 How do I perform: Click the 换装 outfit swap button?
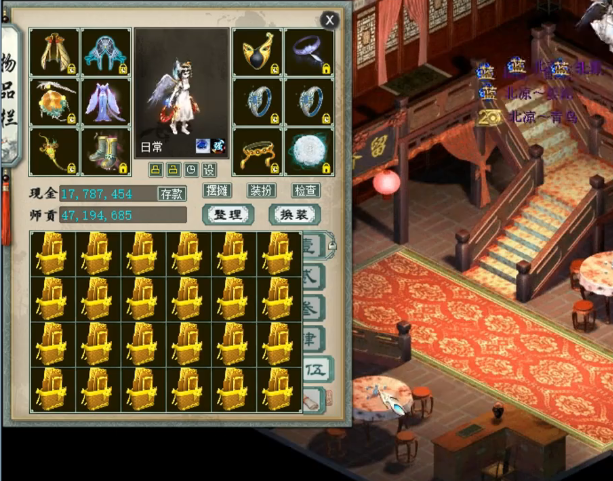coord(294,215)
